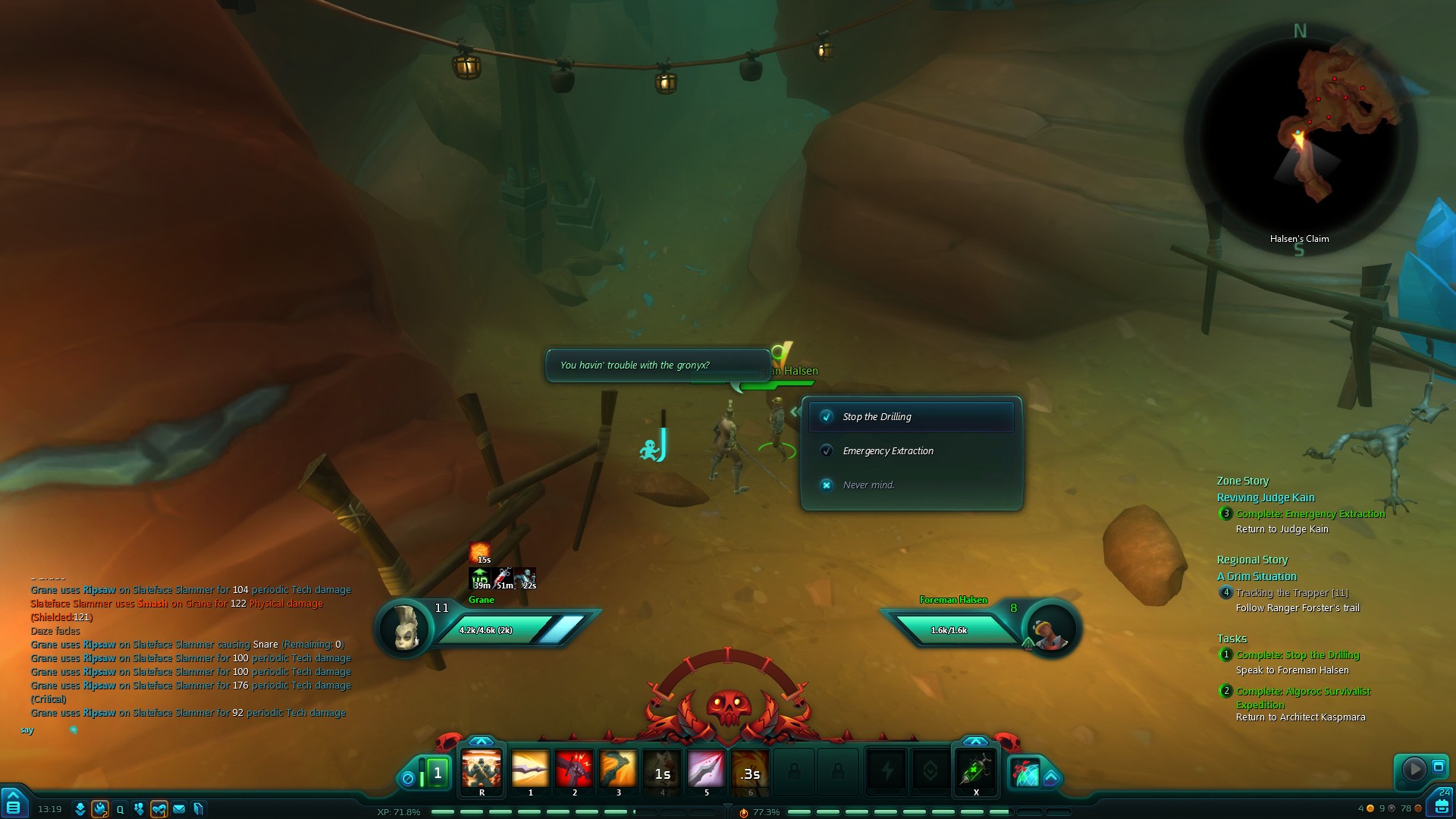Open the mail envelope icon
The image size is (1456, 819).
[179, 809]
